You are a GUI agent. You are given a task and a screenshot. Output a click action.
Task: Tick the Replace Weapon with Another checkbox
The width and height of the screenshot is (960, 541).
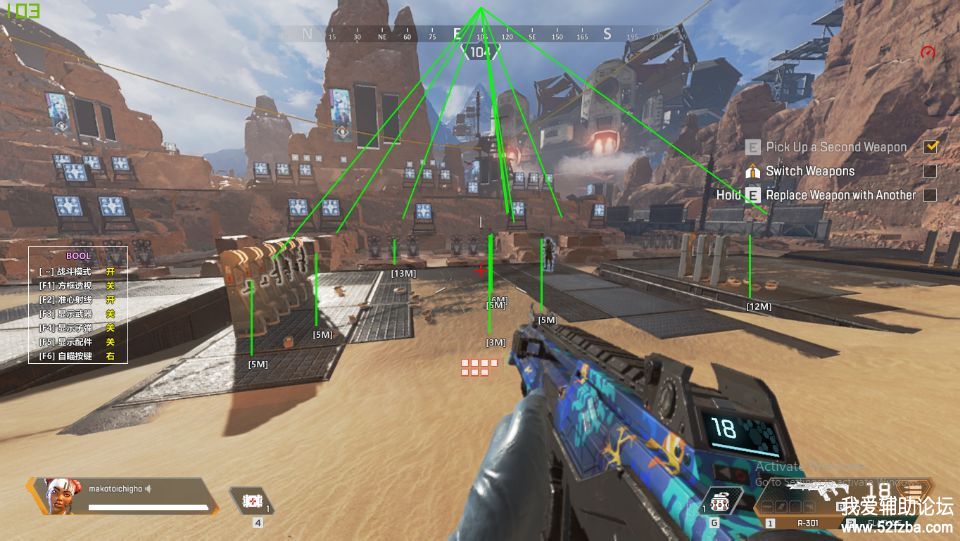[x=931, y=195]
